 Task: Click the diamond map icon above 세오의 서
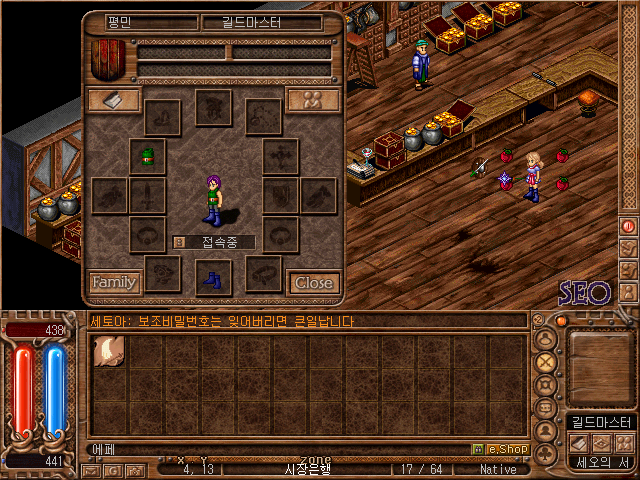click(601, 442)
